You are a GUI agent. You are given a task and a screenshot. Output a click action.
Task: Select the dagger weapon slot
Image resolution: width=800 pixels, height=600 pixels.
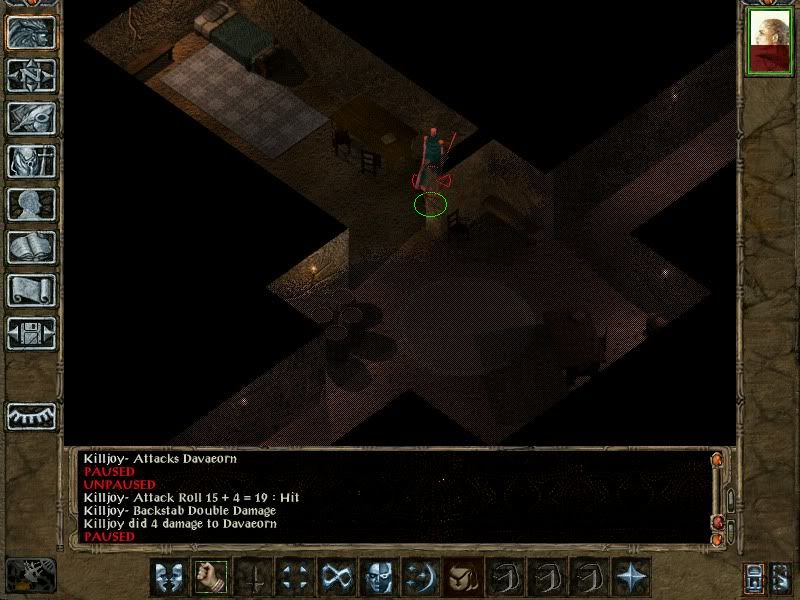[253, 577]
